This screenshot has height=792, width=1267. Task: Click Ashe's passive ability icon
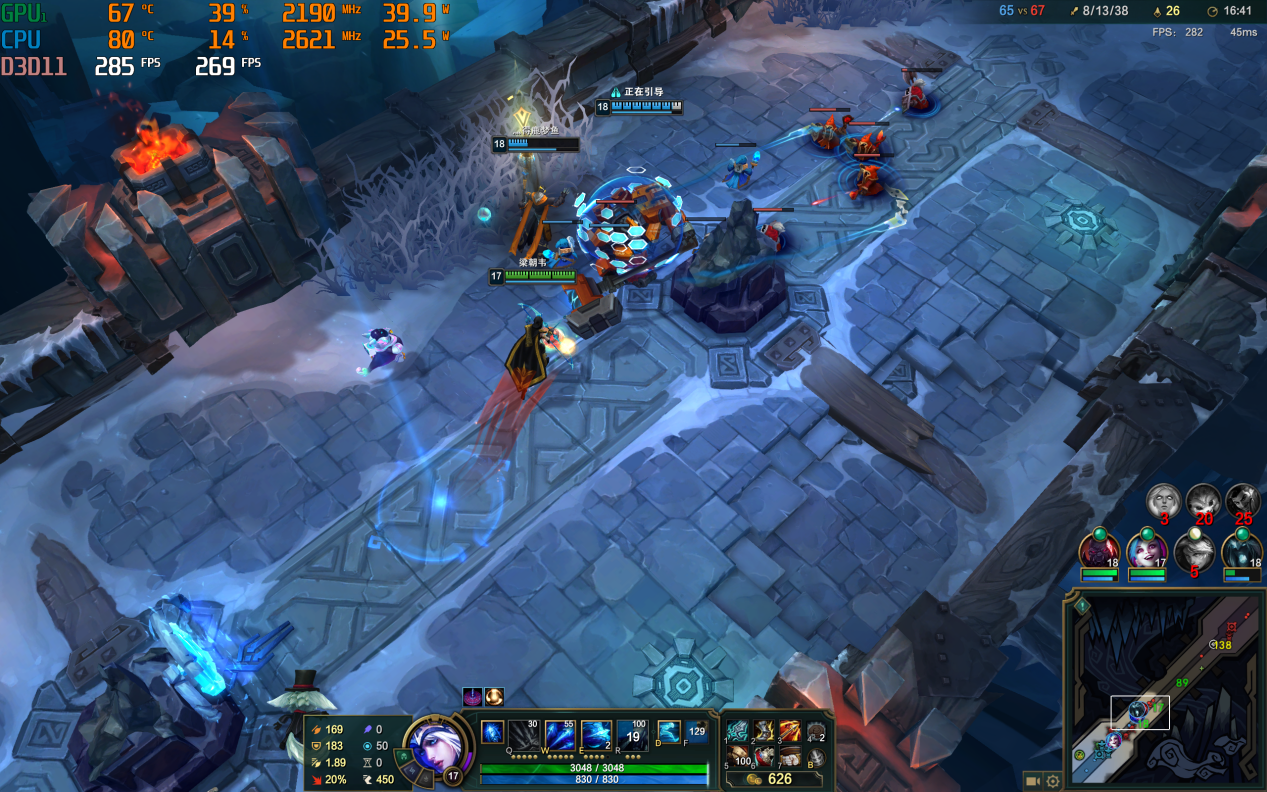click(492, 733)
